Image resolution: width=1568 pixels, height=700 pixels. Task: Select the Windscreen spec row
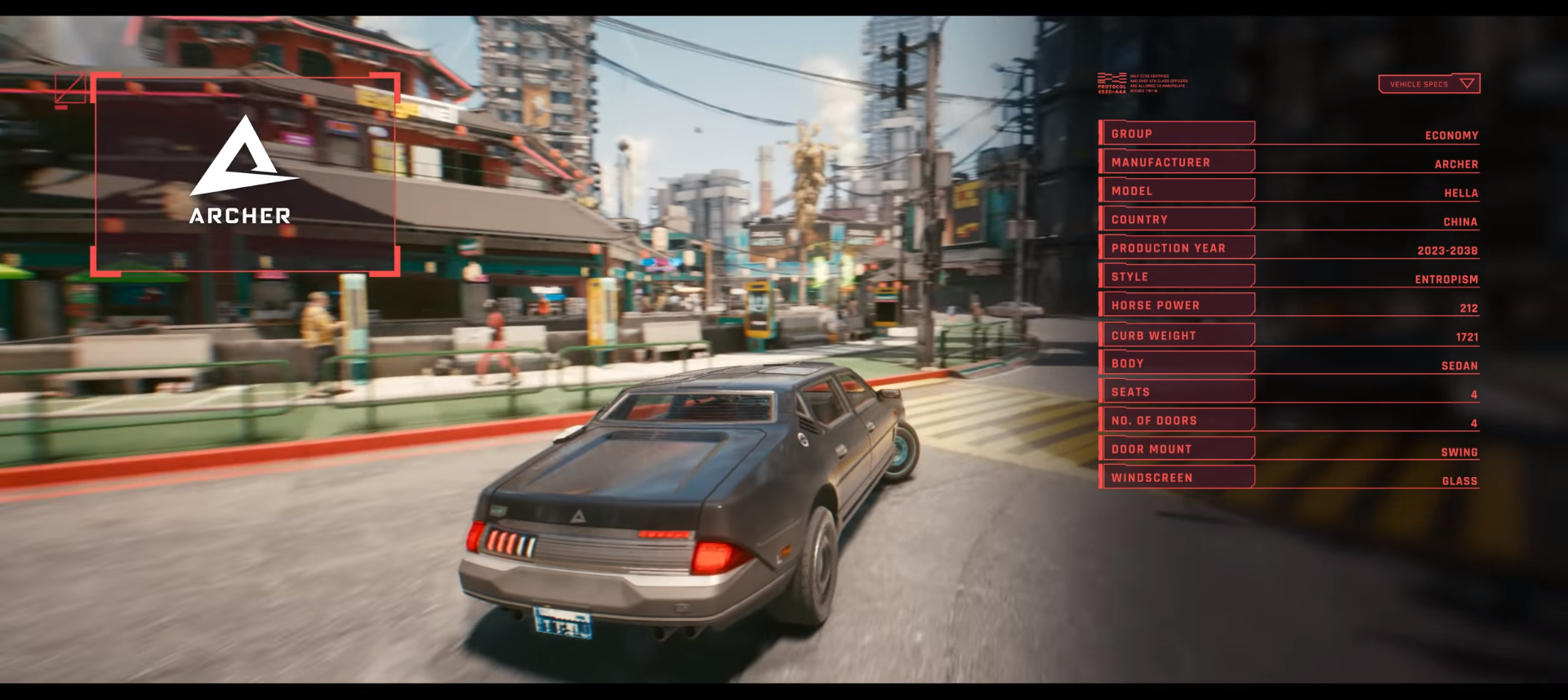1177,477
